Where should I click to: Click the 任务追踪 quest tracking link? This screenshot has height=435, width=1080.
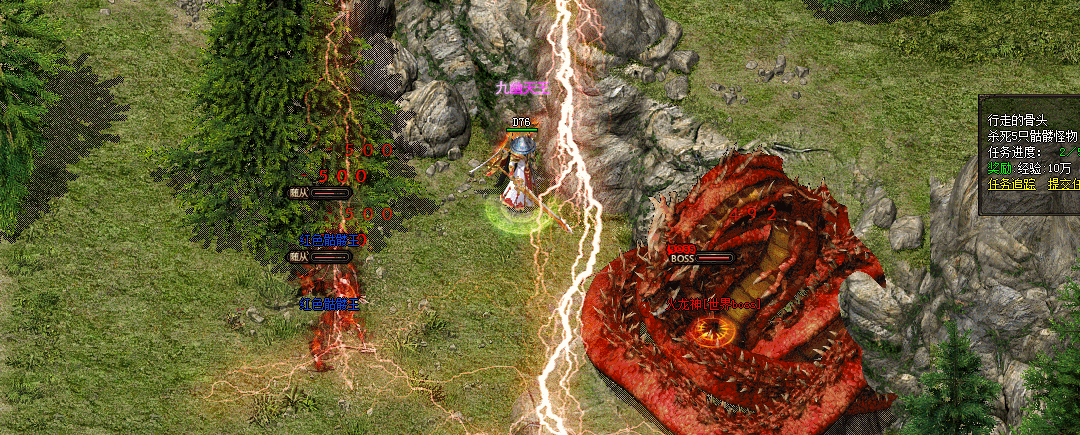1009,184
